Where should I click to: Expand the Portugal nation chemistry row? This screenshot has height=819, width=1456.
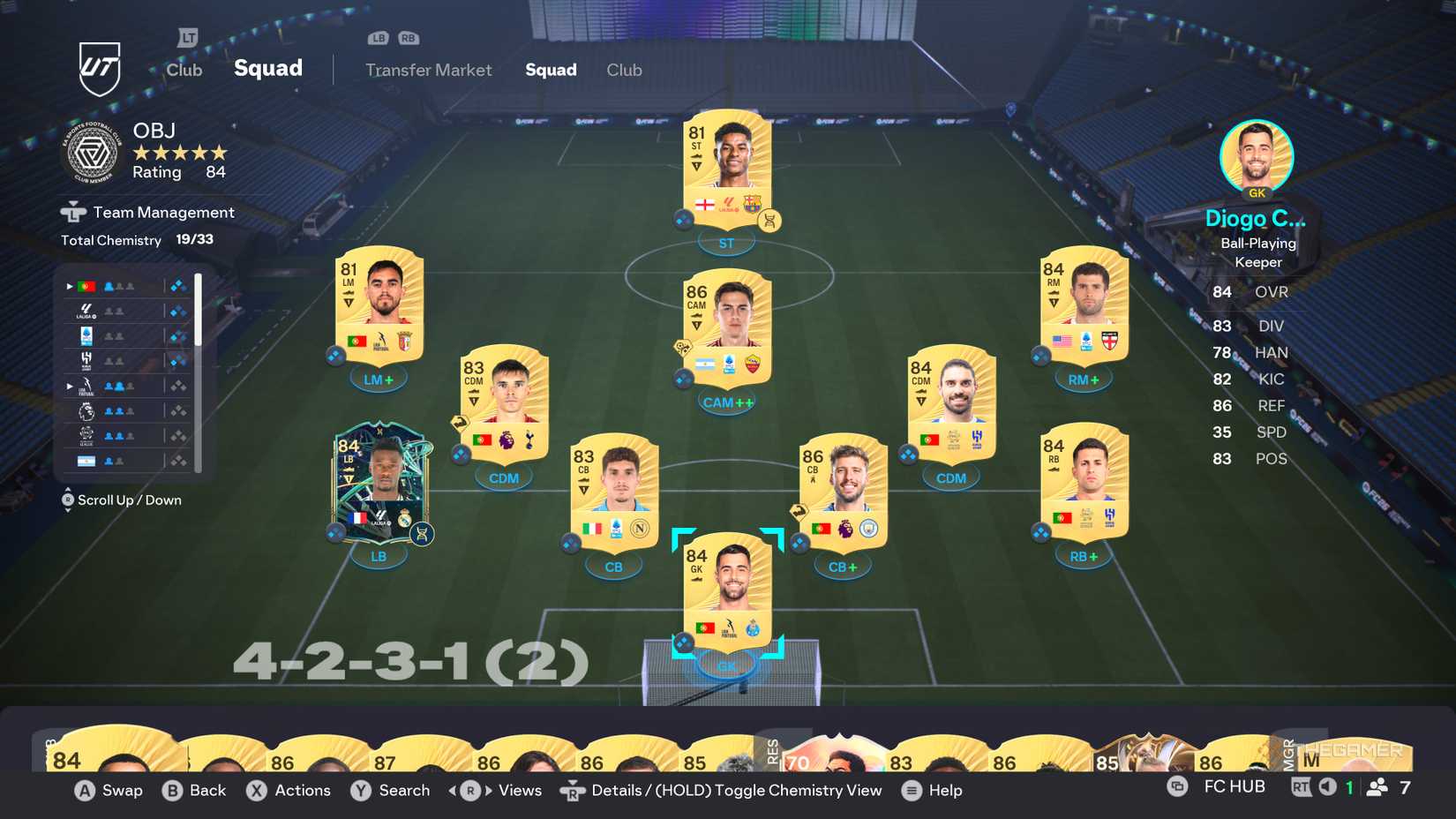click(x=69, y=286)
